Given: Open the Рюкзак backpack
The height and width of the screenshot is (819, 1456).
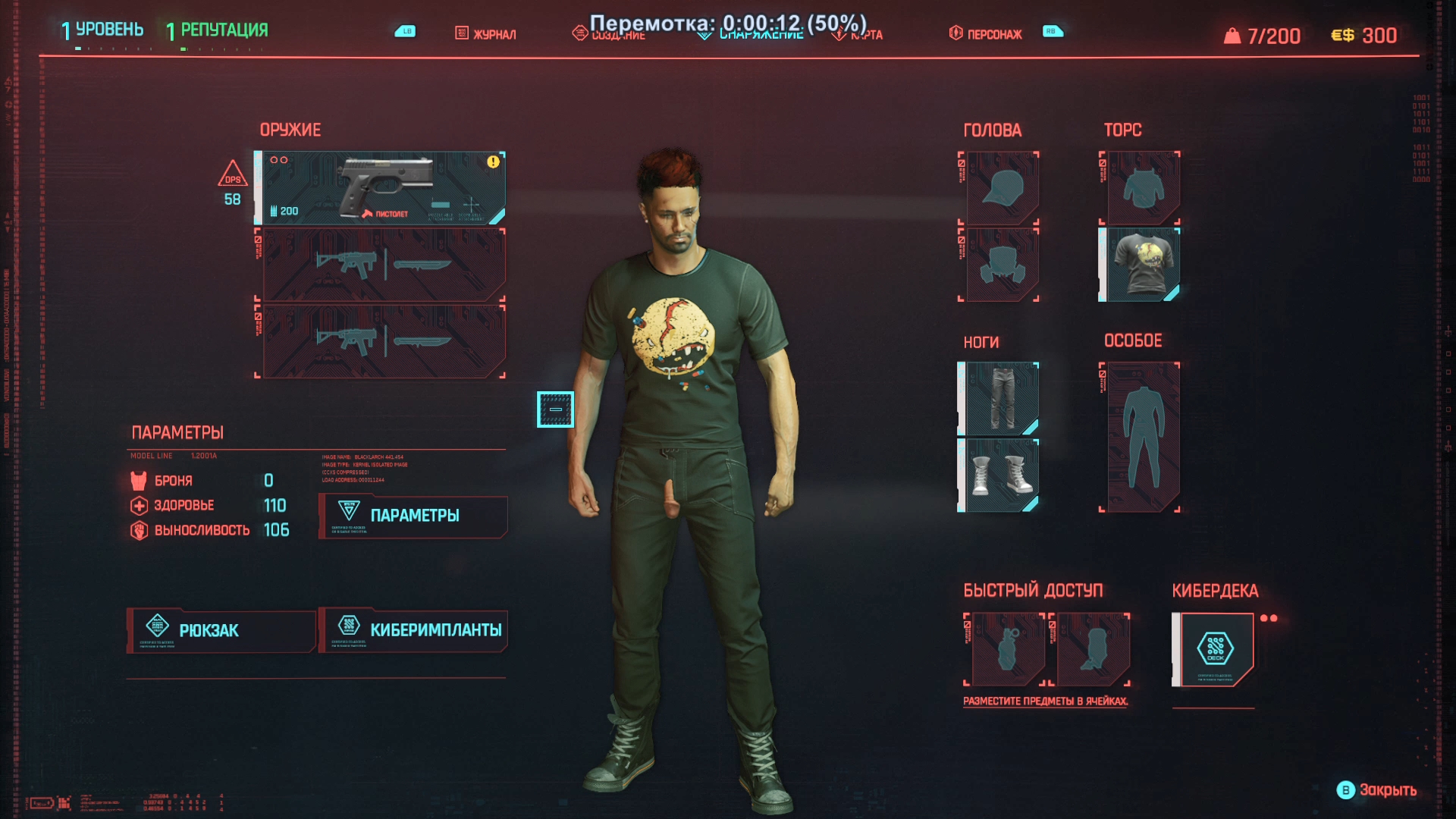Looking at the screenshot, I should [x=221, y=631].
